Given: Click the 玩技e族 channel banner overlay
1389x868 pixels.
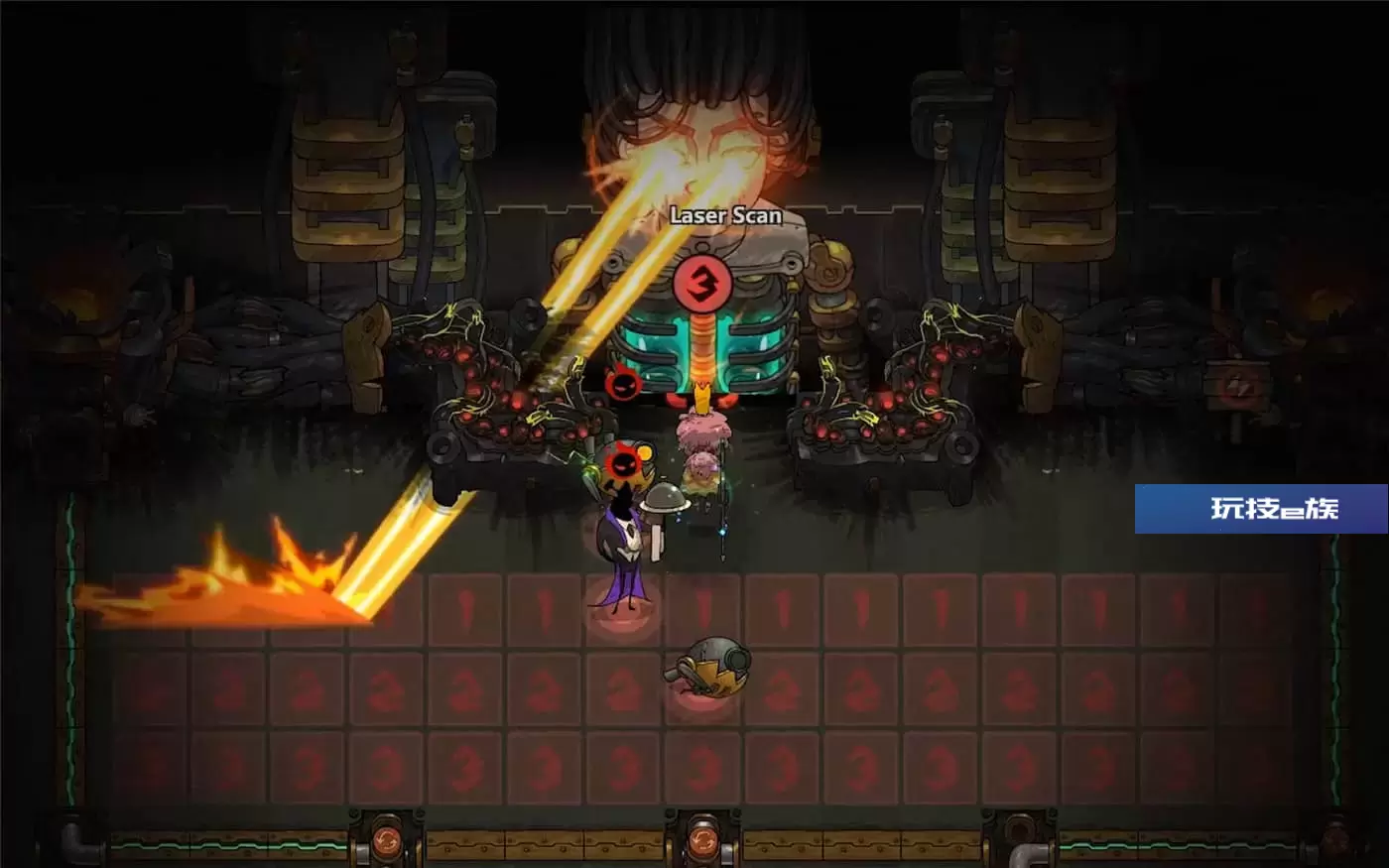Looking at the screenshot, I should click(1261, 509).
